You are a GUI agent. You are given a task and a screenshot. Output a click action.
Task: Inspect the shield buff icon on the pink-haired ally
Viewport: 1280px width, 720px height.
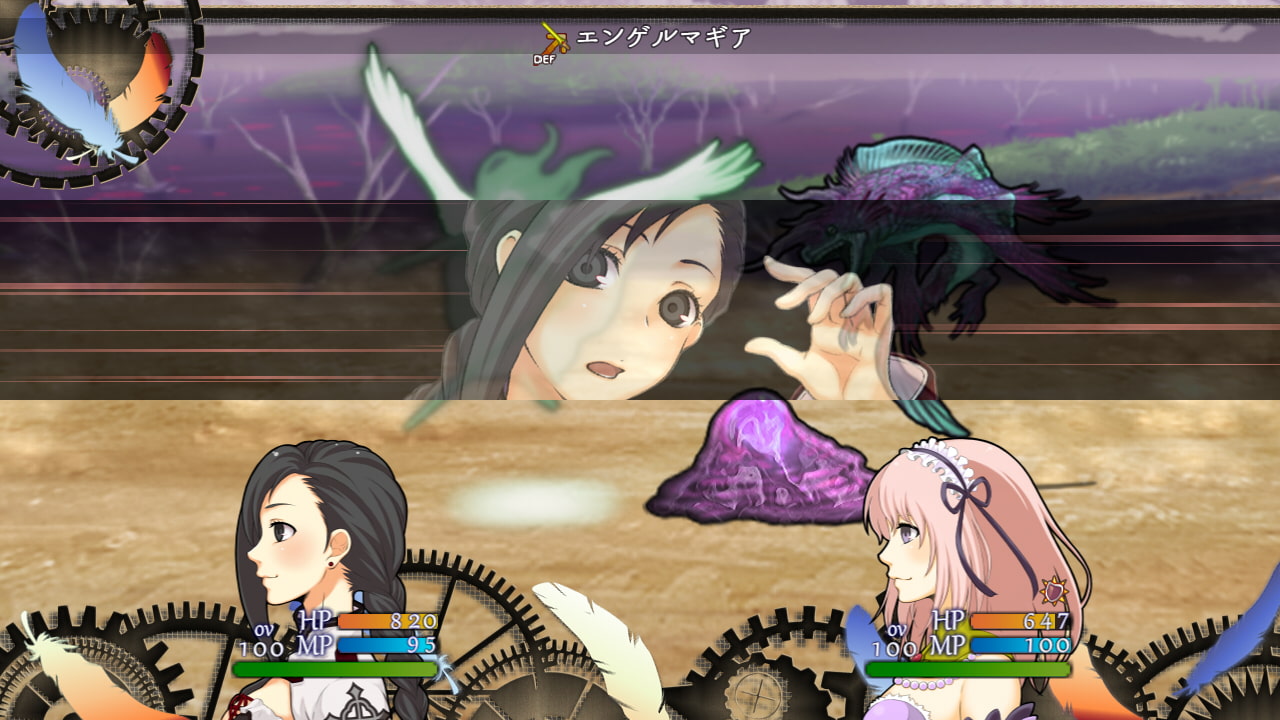[1053, 591]
